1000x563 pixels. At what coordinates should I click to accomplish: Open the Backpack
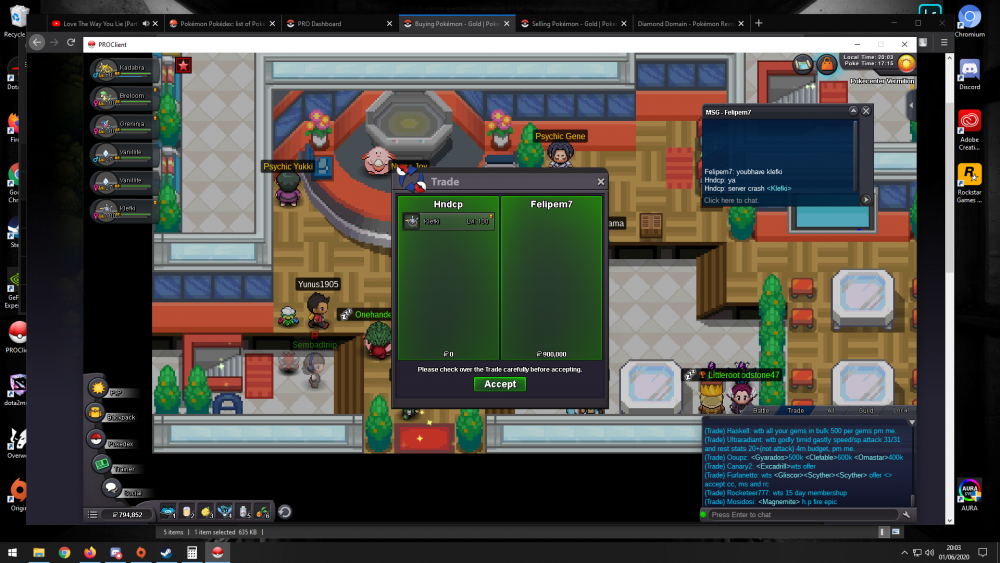coord(96,414)
